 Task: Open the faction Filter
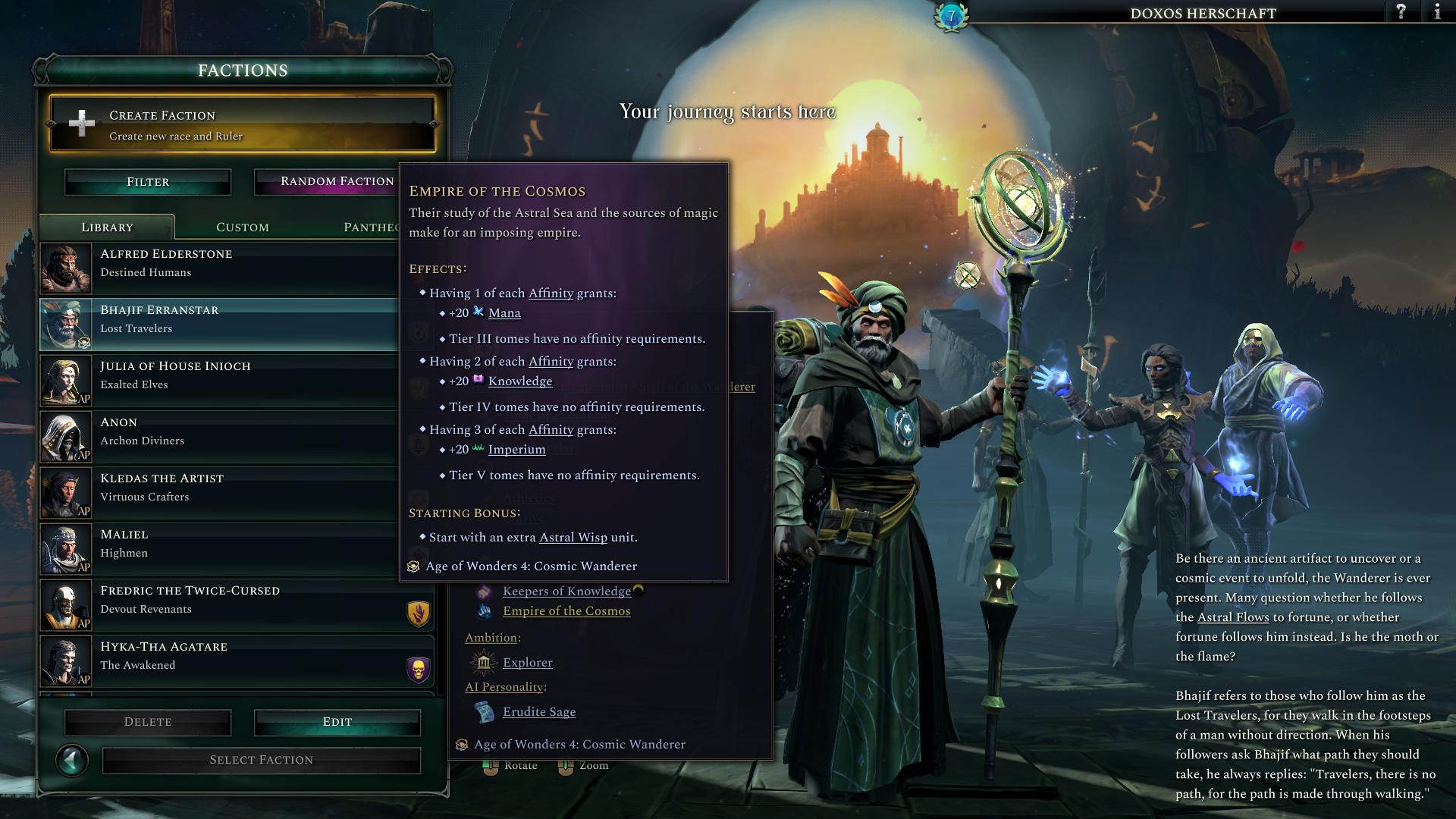tap(148, 182)
